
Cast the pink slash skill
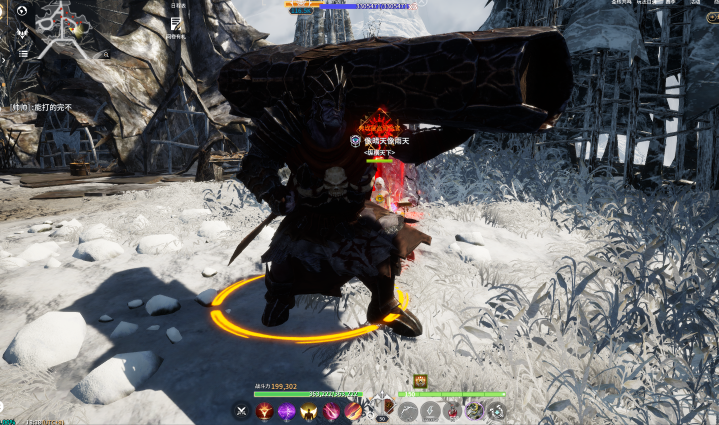pos(331,411)
